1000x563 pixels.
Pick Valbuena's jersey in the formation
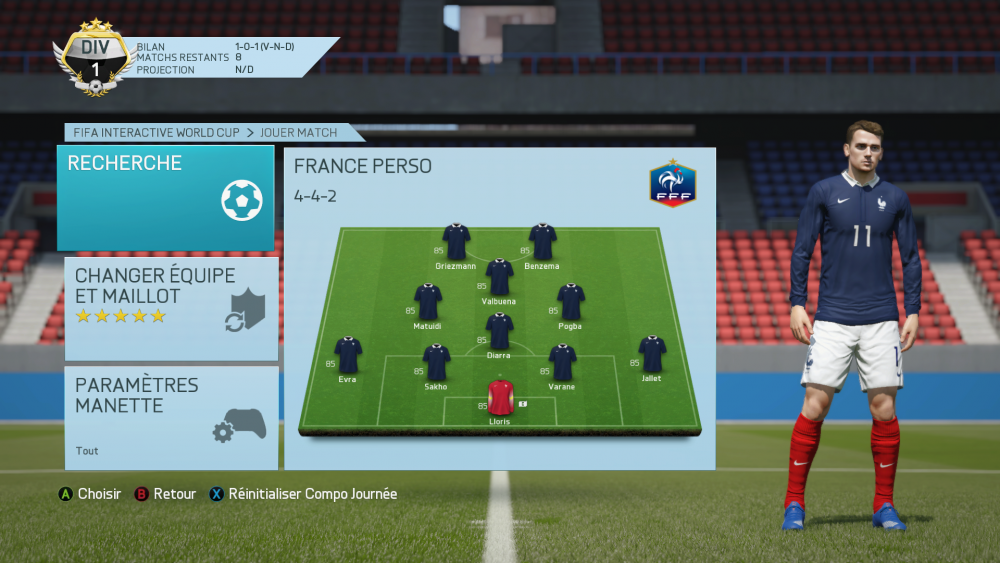pos(499,277)
